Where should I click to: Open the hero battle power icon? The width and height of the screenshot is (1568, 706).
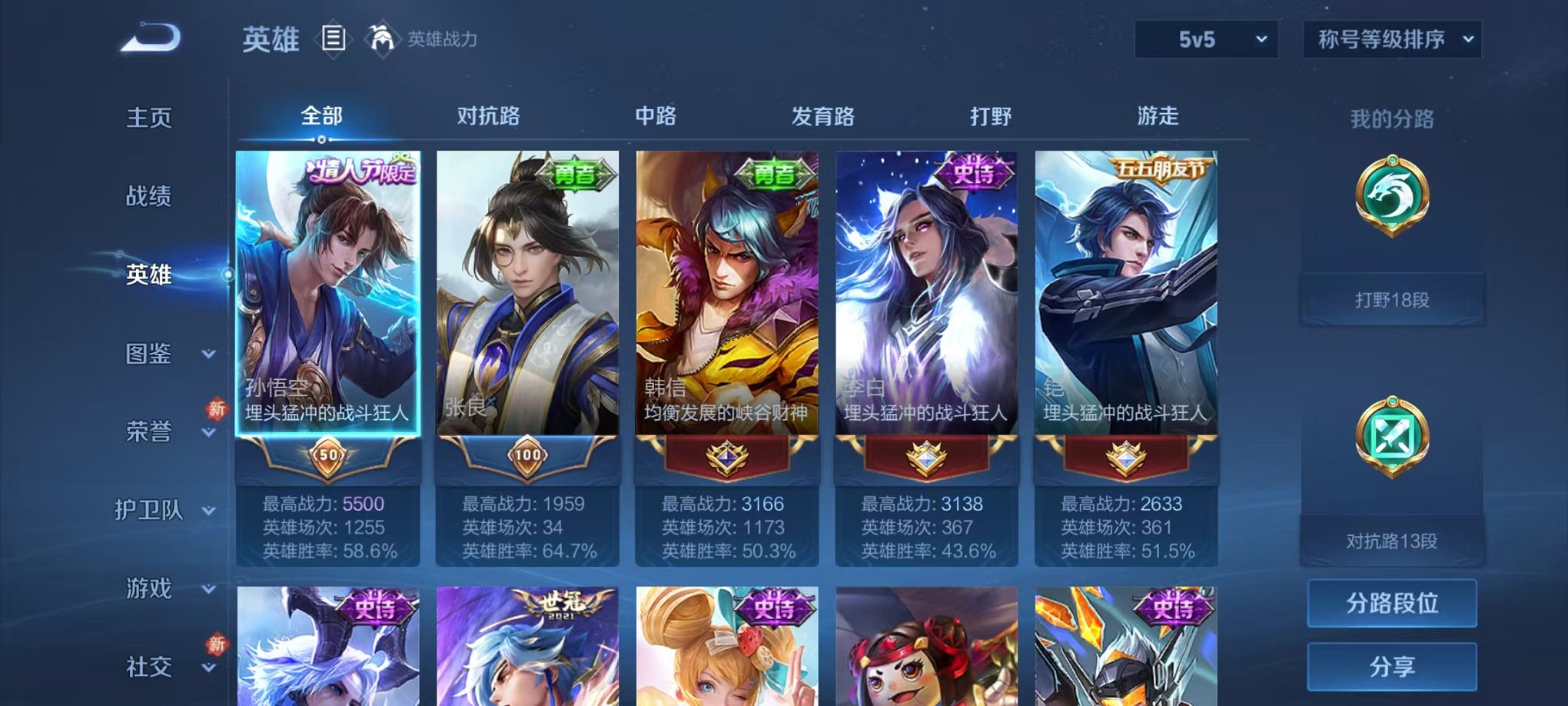click(381, 37)
